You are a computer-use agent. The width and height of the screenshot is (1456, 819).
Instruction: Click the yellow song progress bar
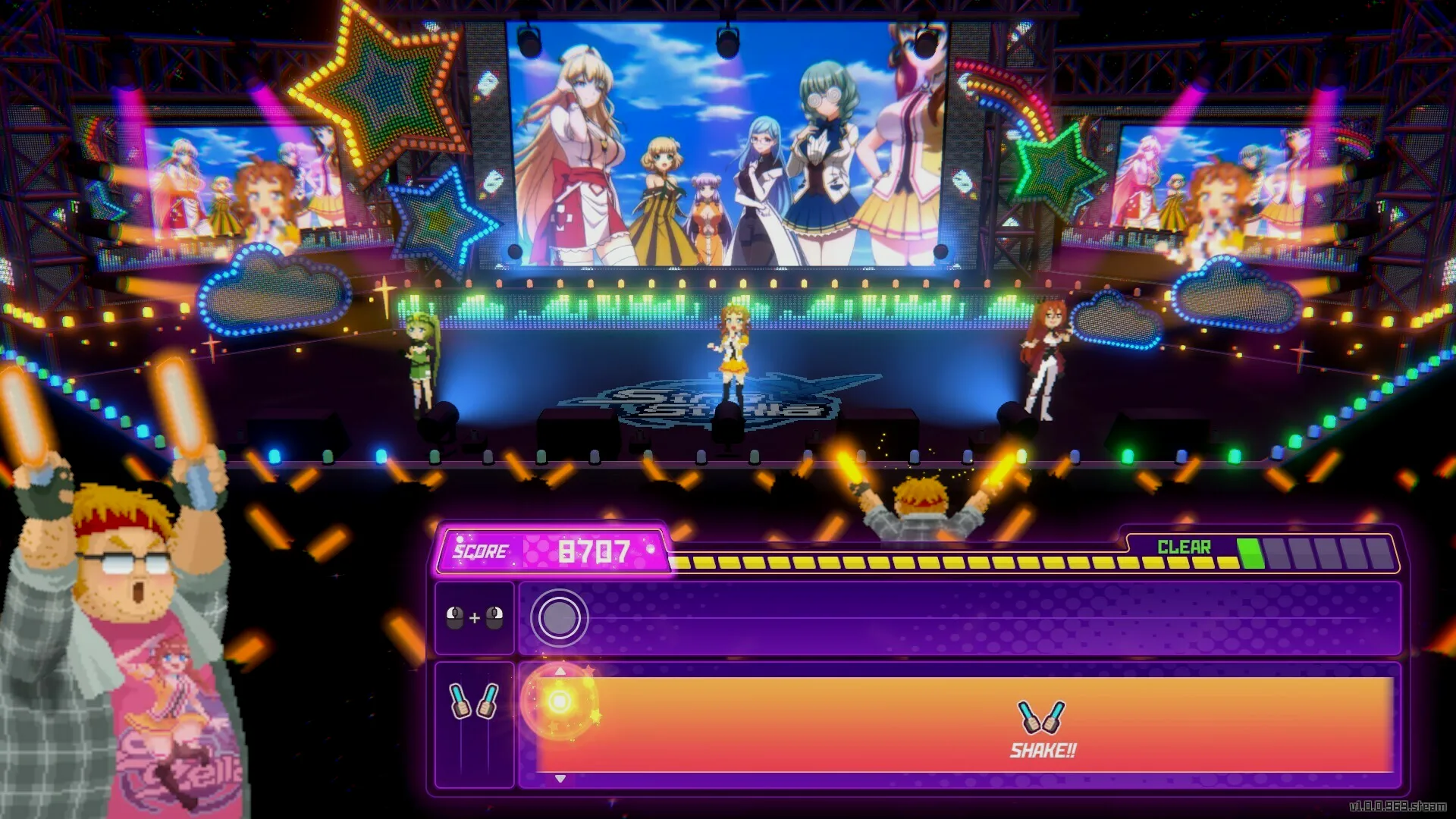[x=910, y=563]
